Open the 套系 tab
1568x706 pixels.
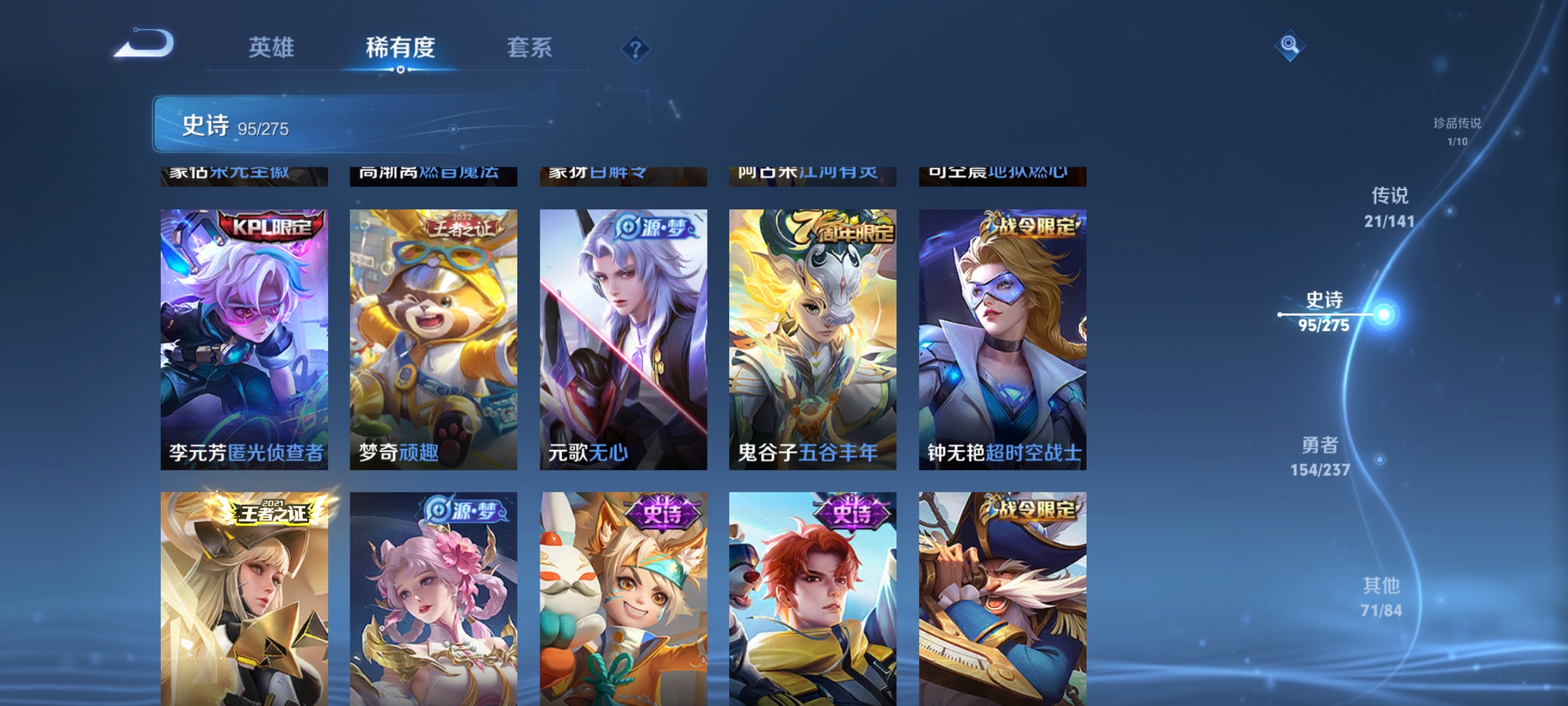tap(529, 47)
